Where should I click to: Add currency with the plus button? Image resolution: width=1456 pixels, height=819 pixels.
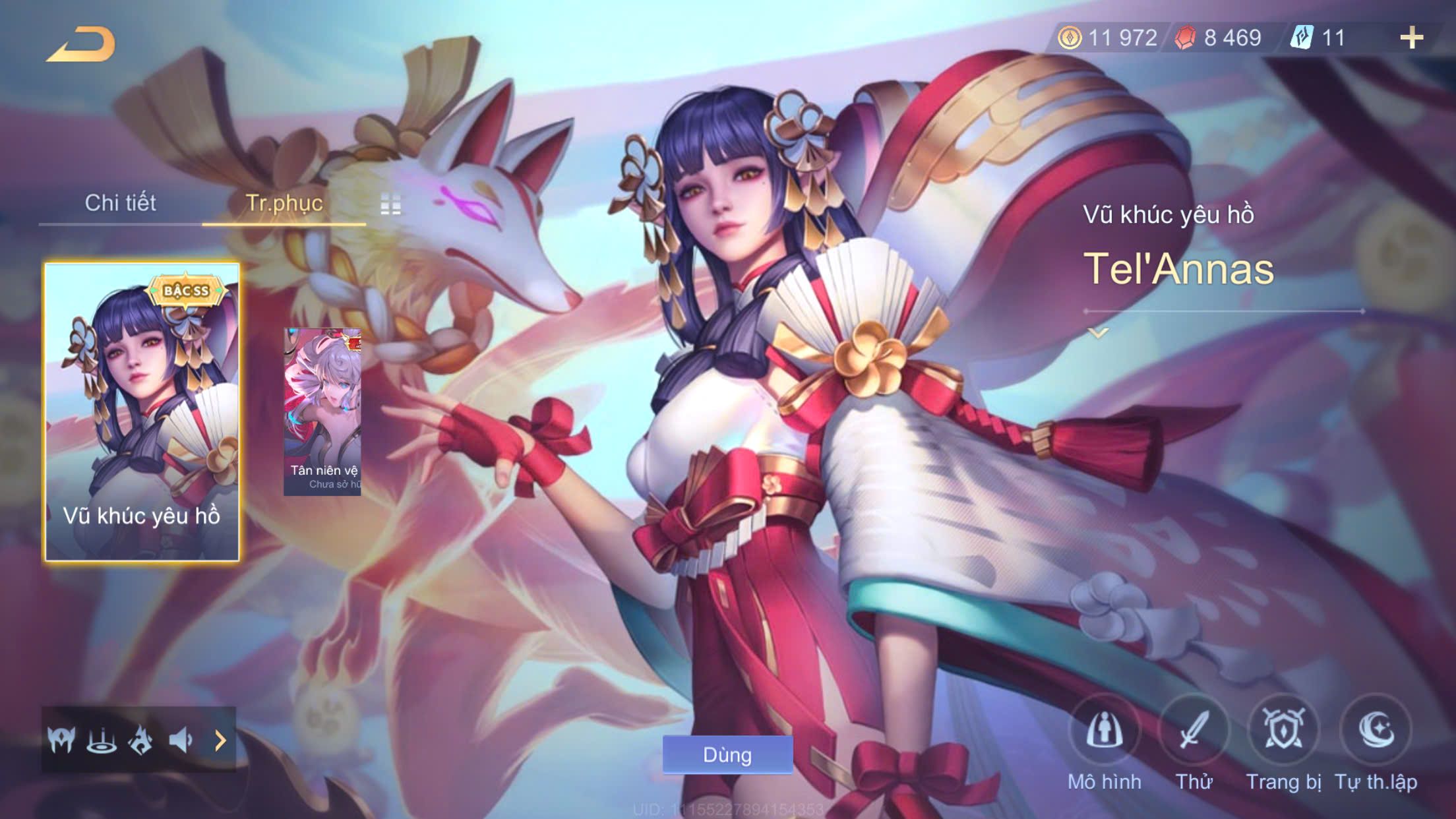1411,38
